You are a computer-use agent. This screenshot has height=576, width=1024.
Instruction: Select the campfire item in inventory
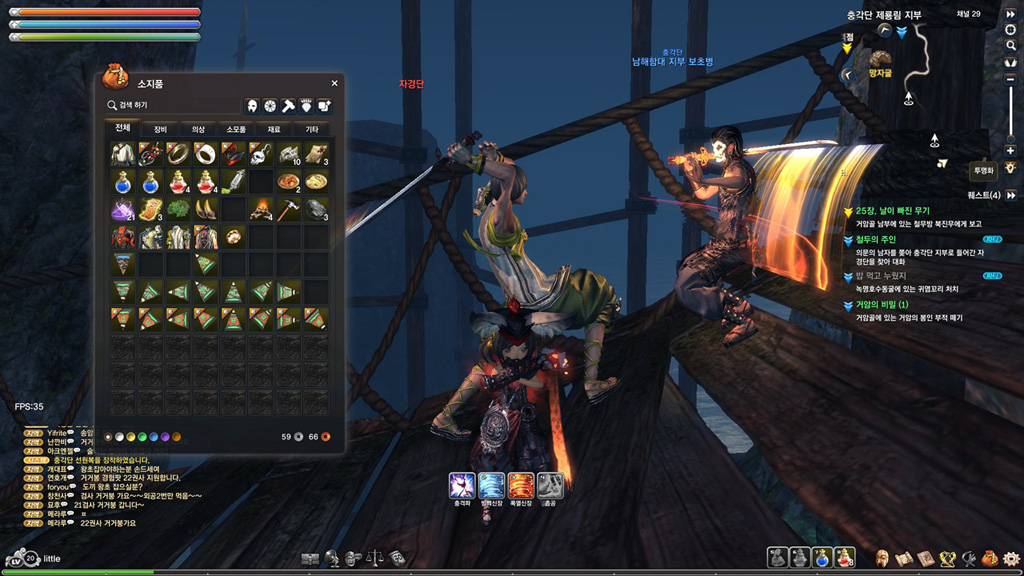[x=261, y=209]
